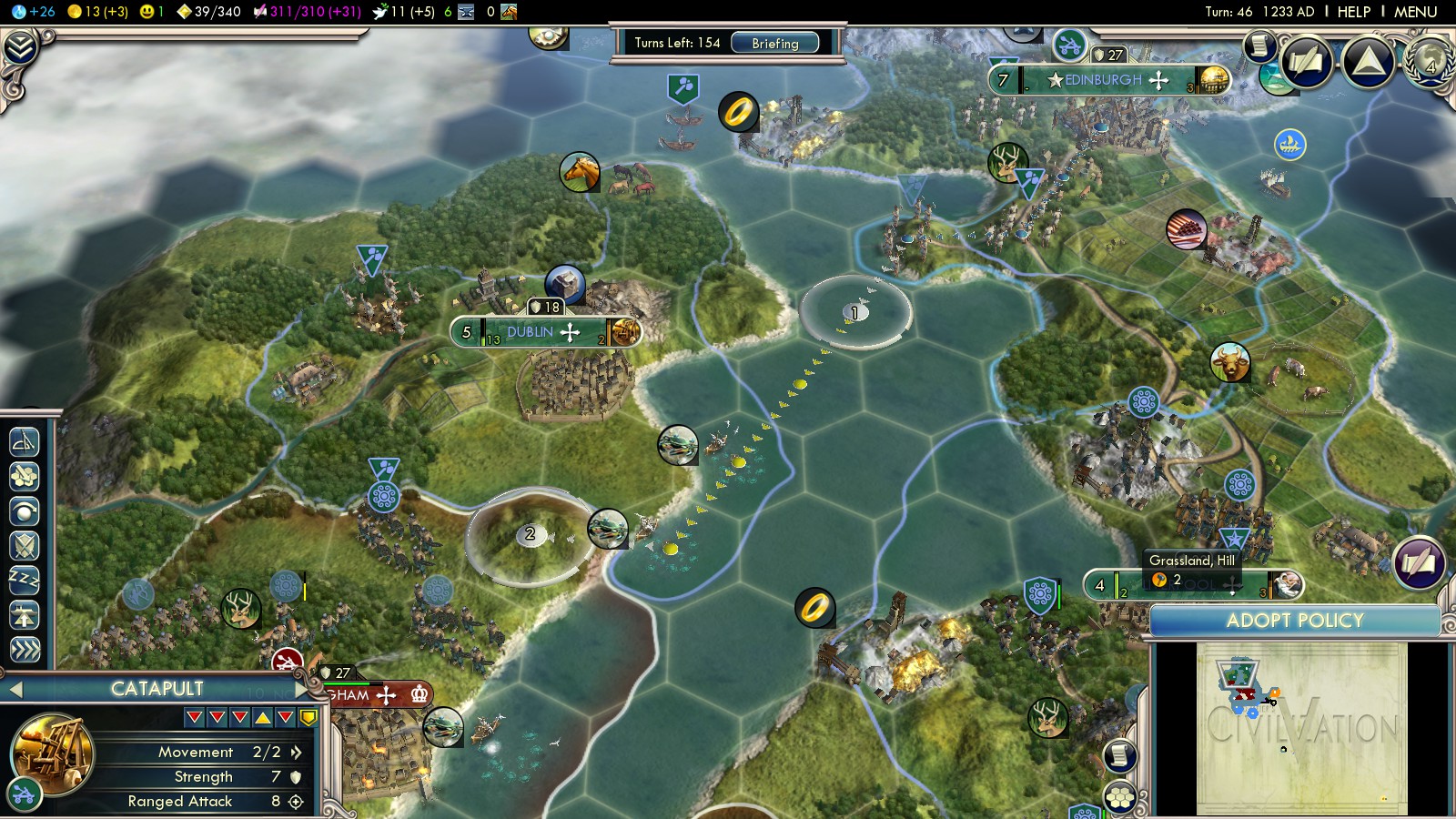Click the Briefing button
The height and width of the screenshot is (819, 1456).
[x=774, y=43]
